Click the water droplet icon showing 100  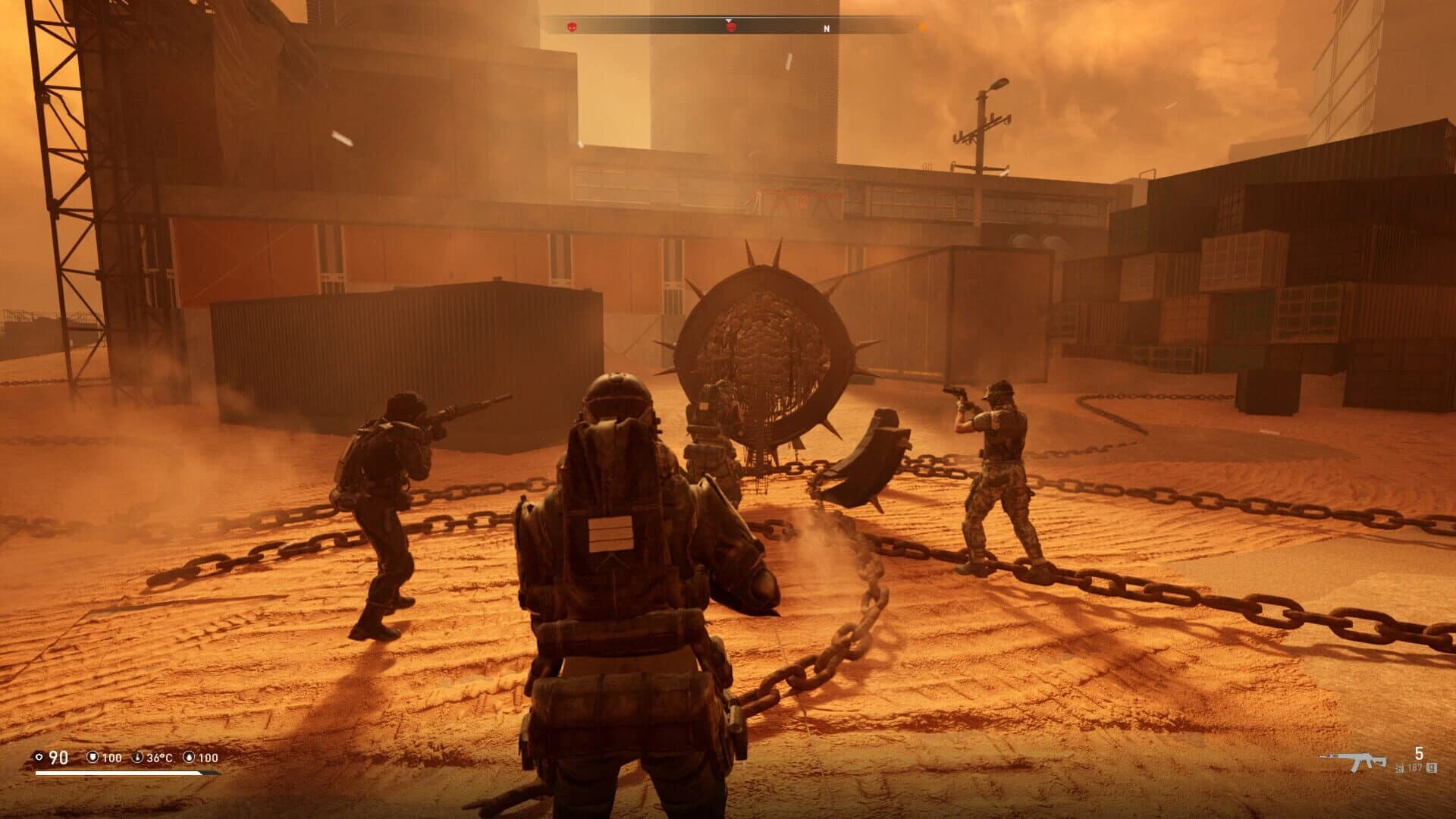click(190, 758)
